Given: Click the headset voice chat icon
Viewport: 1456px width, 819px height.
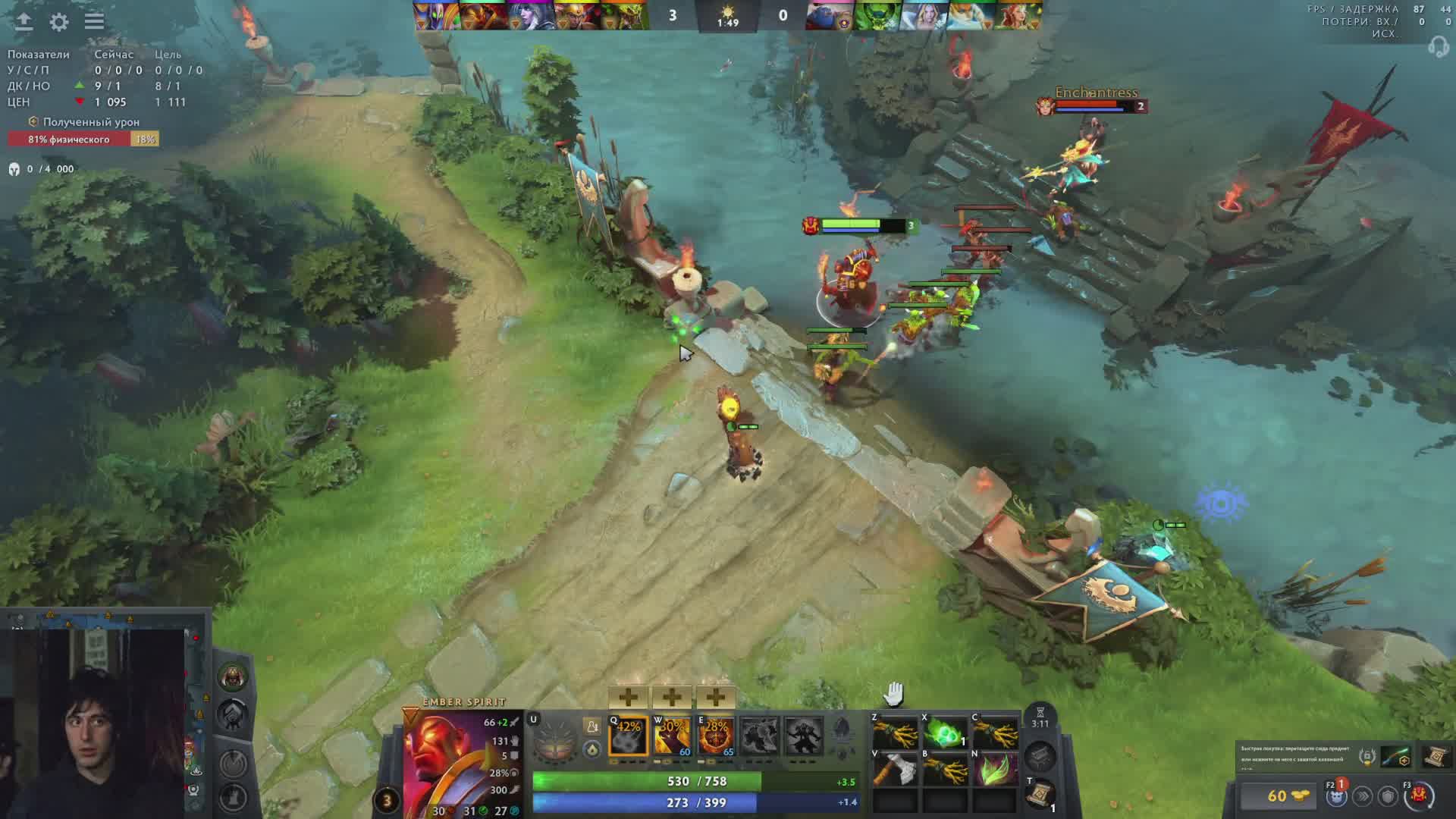Looking at the screenshot, I should 1437,48.
